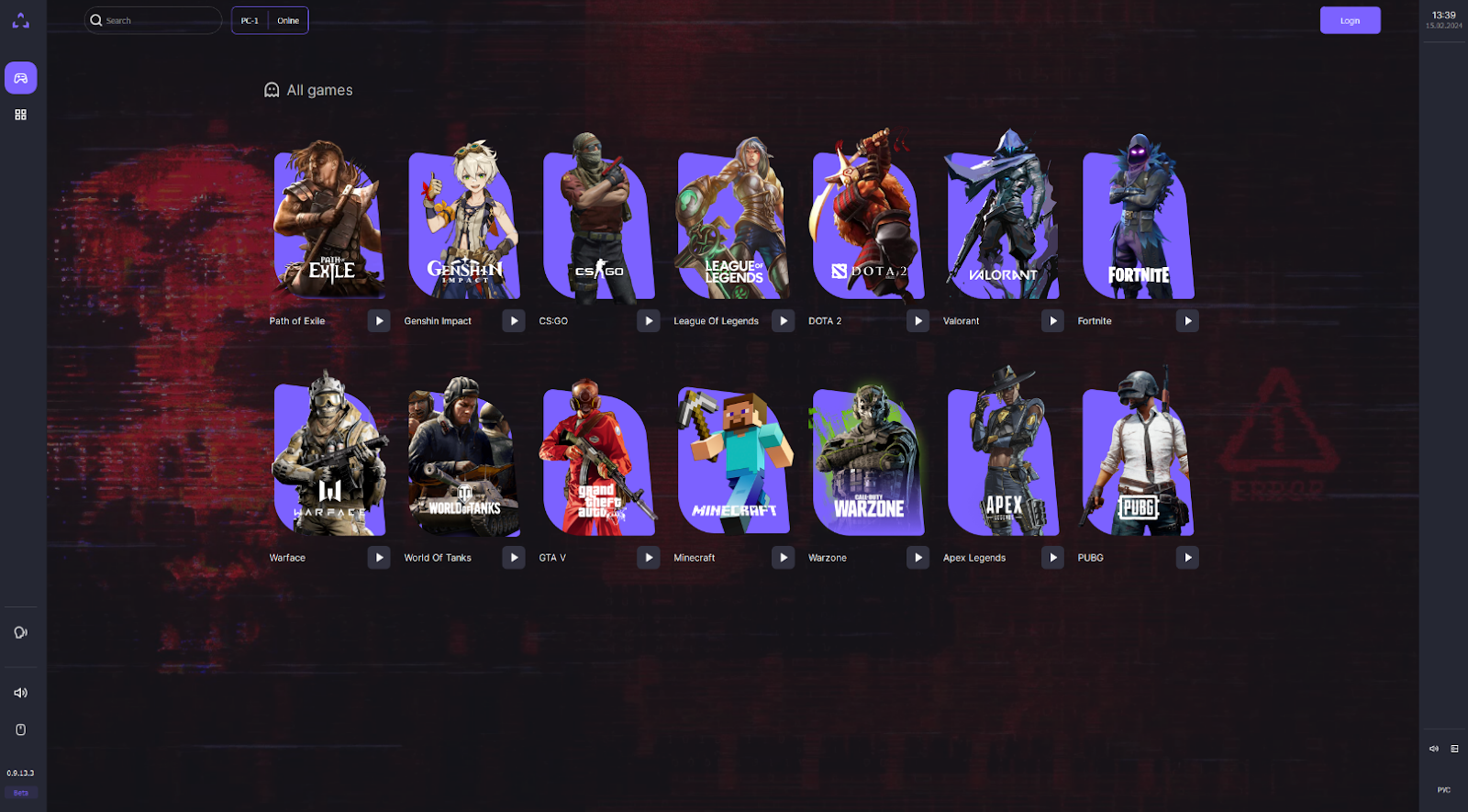Choose the League Of Legends cover art

734,225
